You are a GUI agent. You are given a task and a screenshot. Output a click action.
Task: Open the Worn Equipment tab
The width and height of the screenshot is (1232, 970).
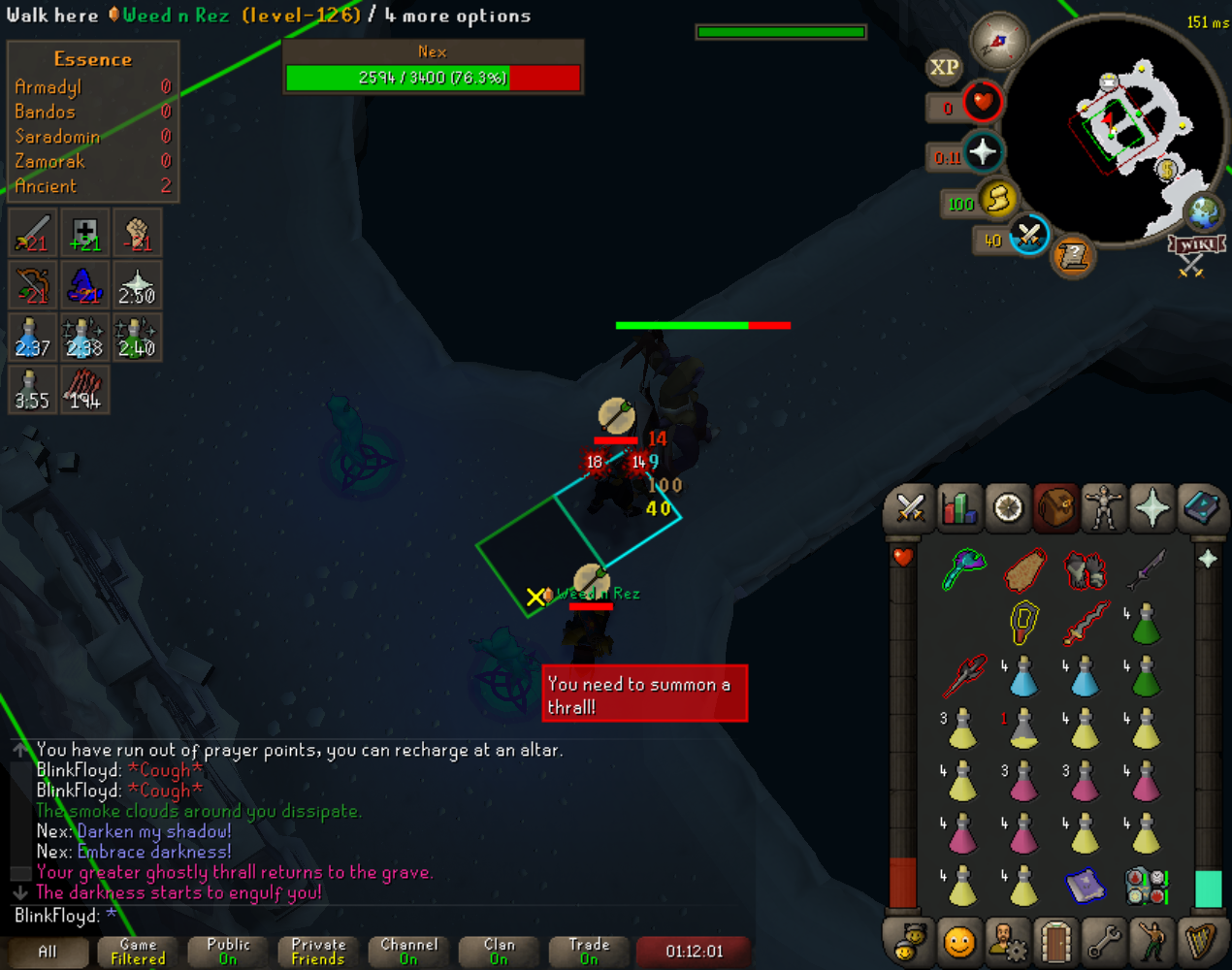[x=1103, y=508]
